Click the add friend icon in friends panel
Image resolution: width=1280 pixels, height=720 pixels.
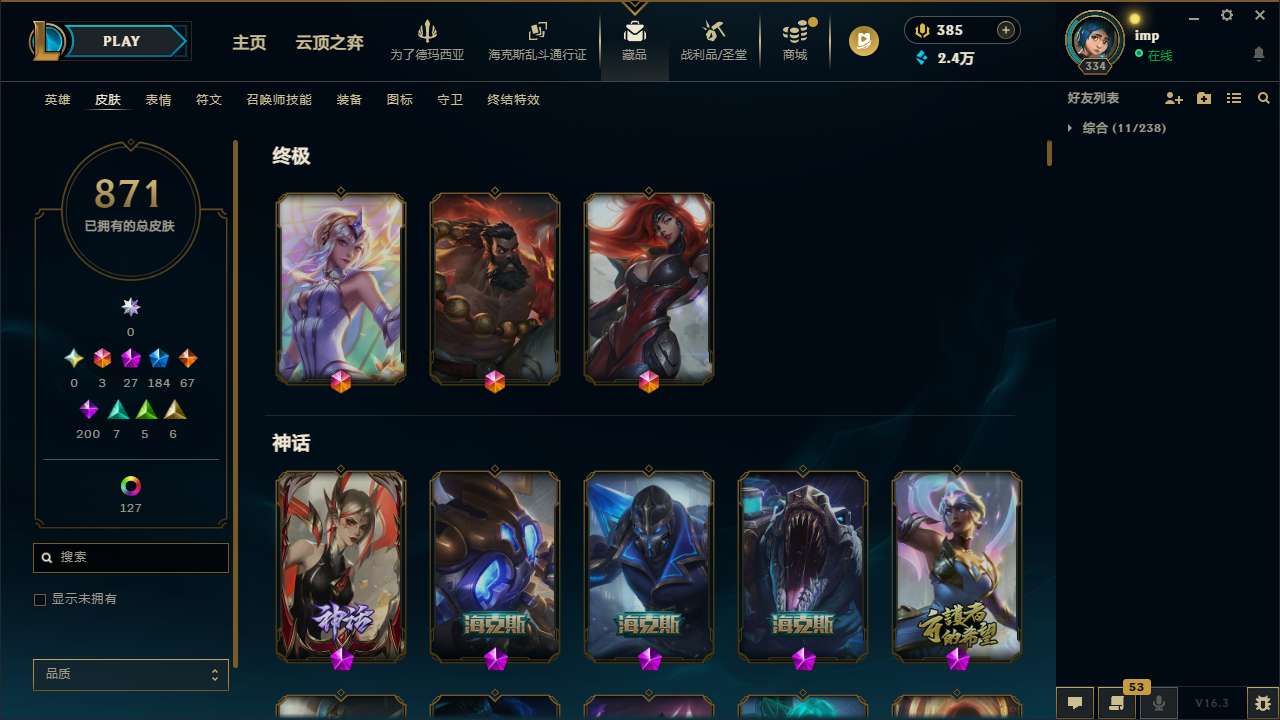click(x=1173, y=98)
